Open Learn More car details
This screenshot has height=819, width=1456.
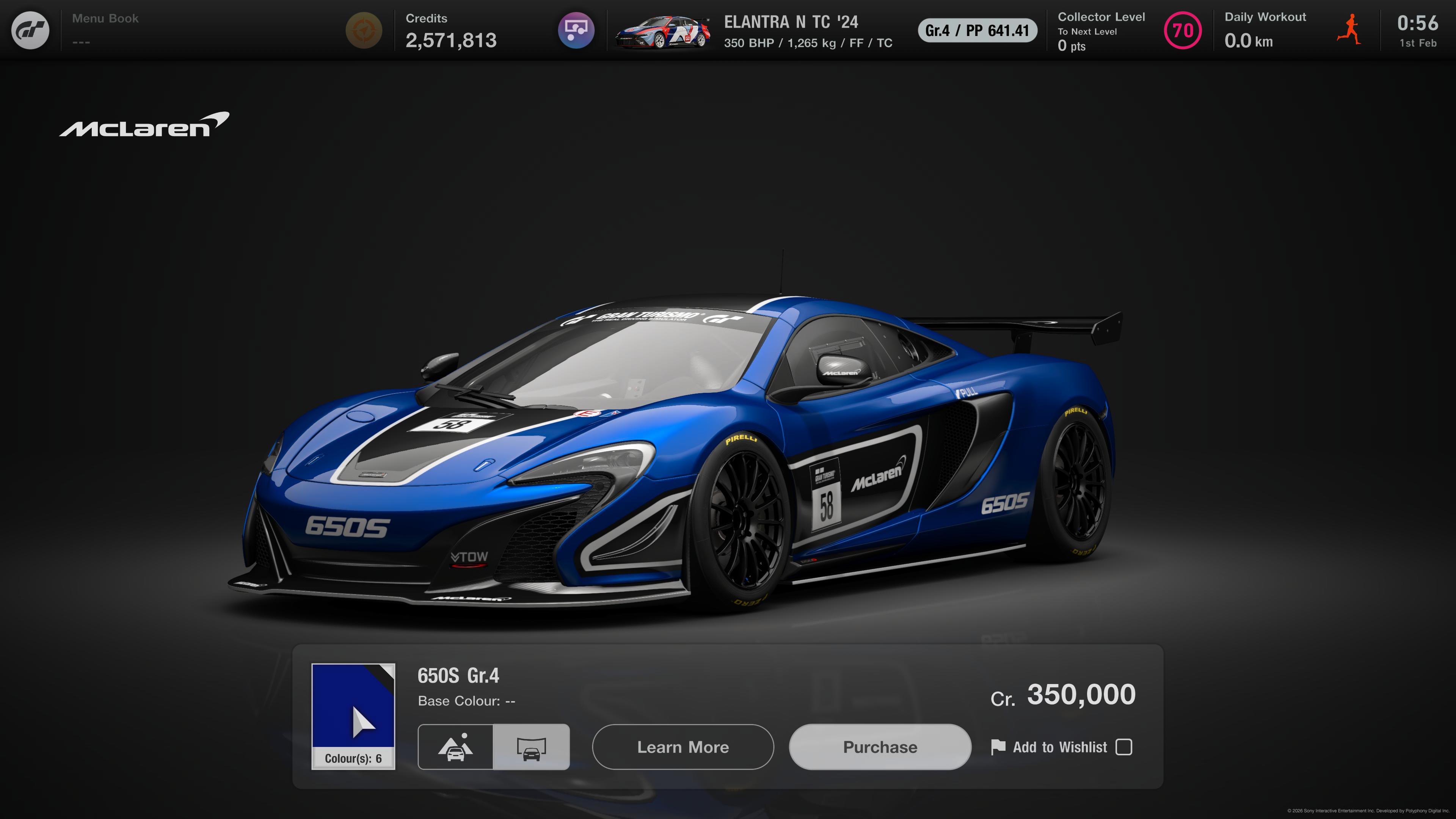(x=682, y=747)
